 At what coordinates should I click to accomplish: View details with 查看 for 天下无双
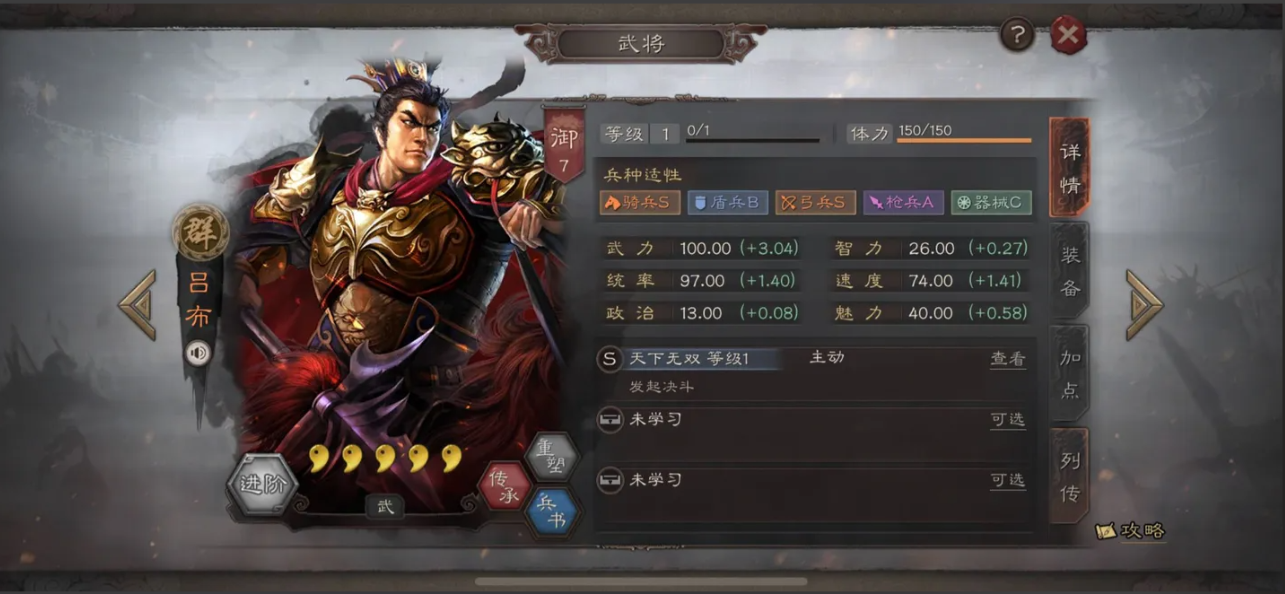pos(1007,359)
